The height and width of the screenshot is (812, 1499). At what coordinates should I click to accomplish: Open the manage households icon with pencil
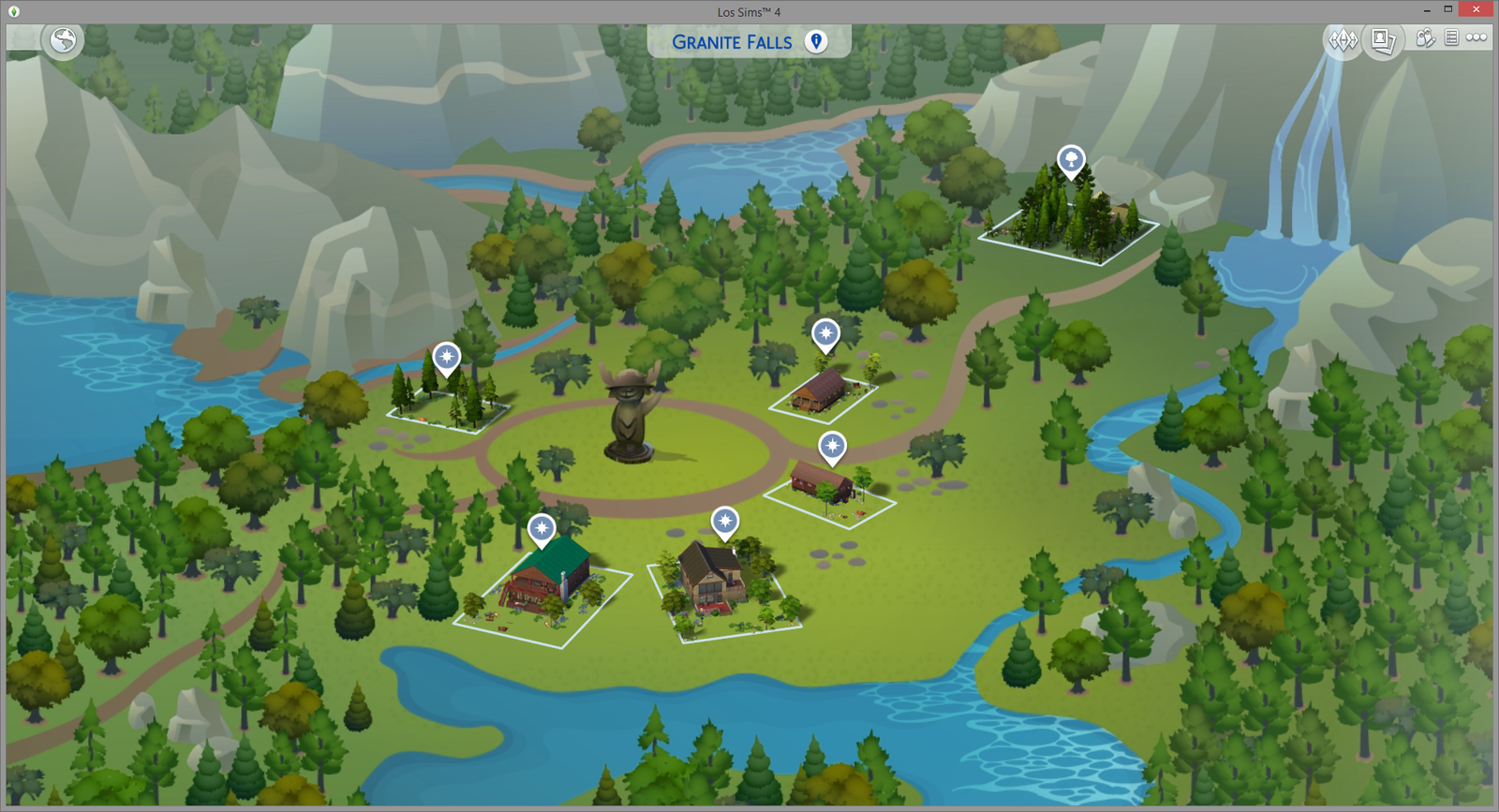click(1425, 38)
